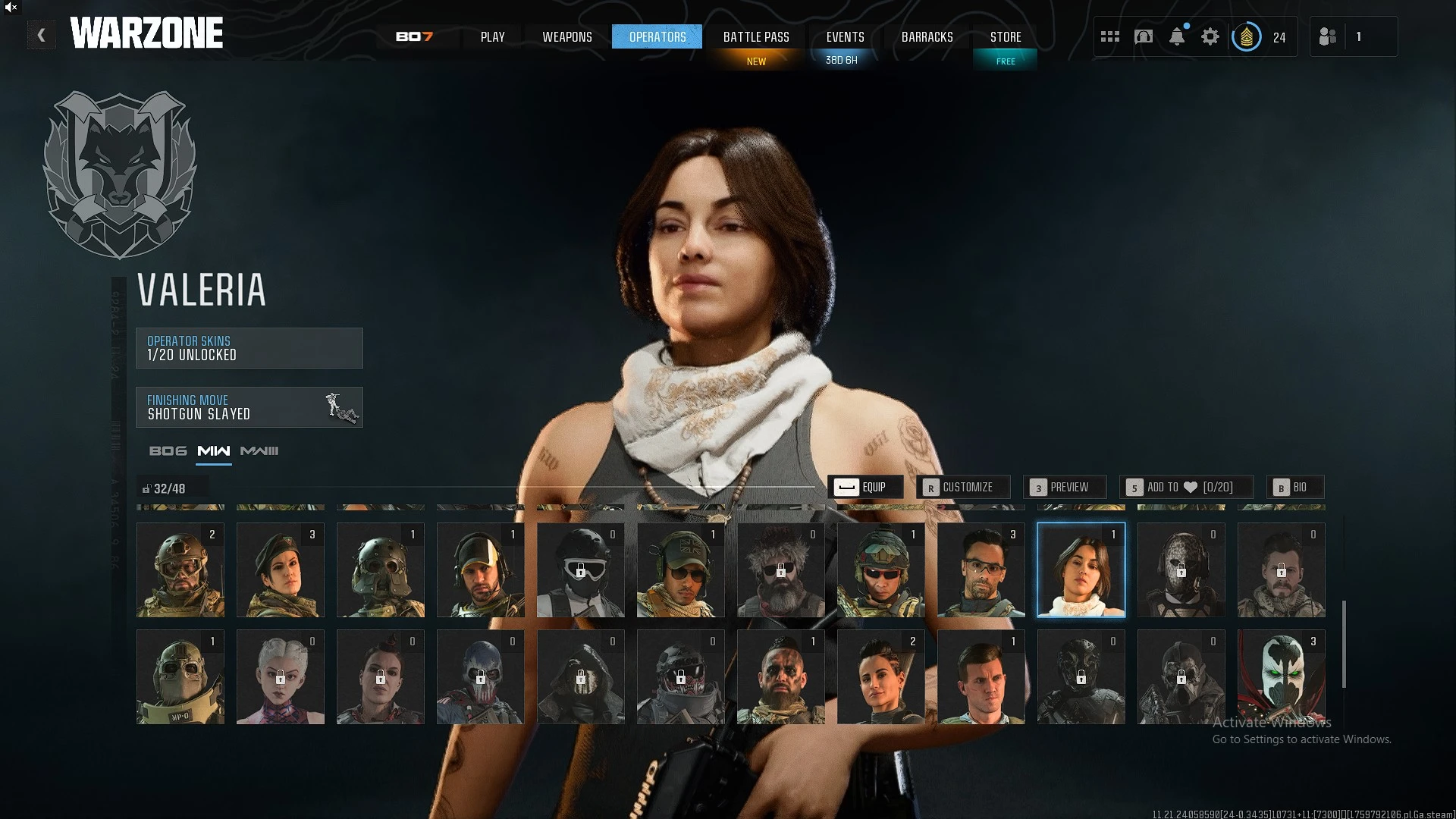The image size is (1456, 819).
Task: Open the grid menu icon
Action: click(1109, 36)
